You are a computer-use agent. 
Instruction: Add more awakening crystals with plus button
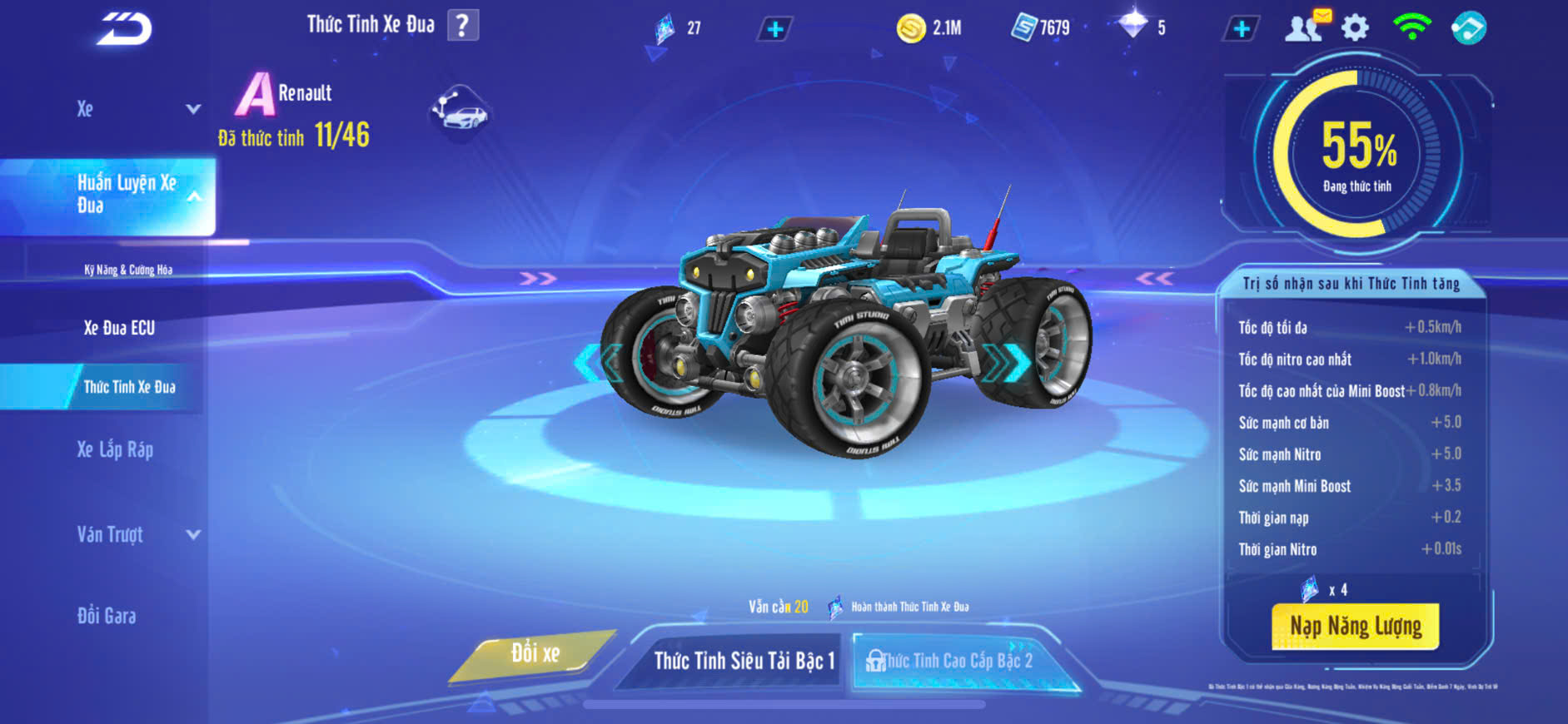(774, 30)
